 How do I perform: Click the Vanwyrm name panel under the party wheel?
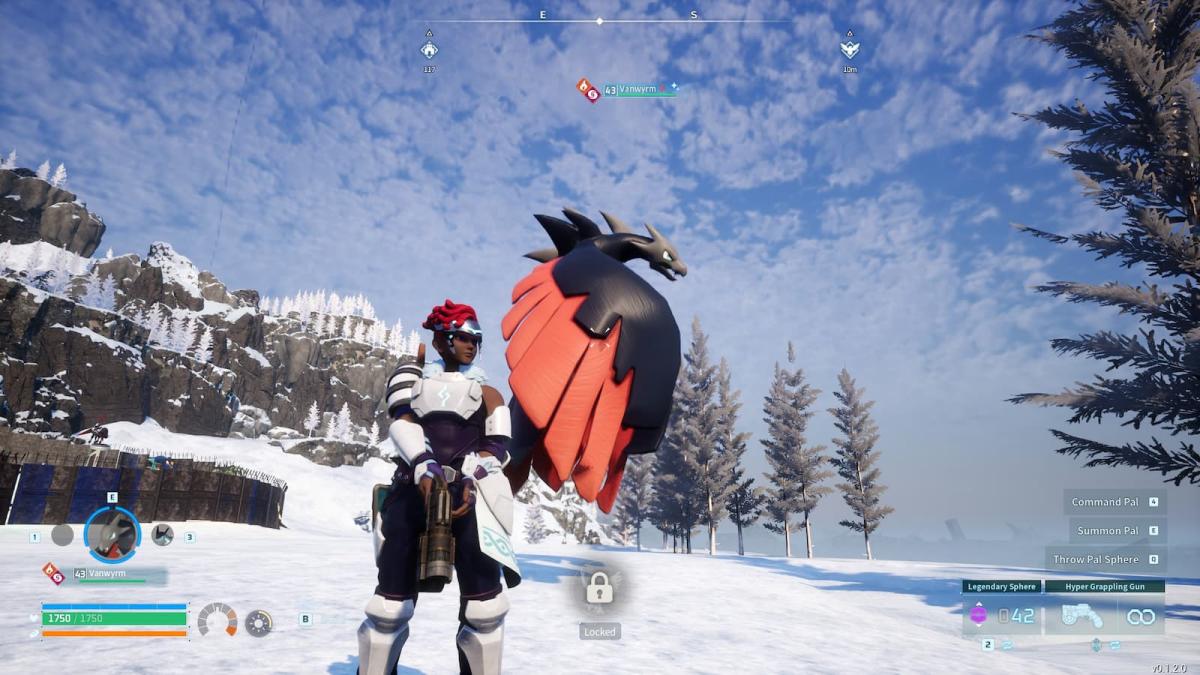[x=110, y=574]
